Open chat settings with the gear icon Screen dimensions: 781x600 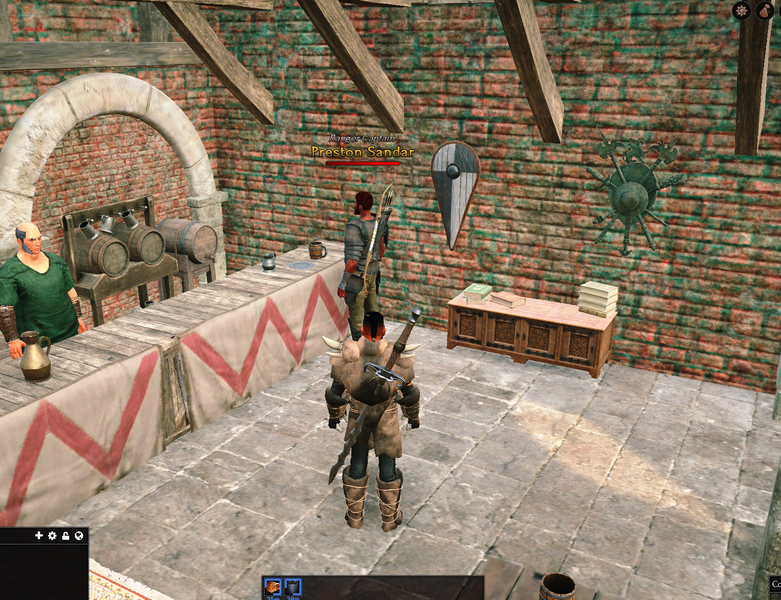(52, 536)
